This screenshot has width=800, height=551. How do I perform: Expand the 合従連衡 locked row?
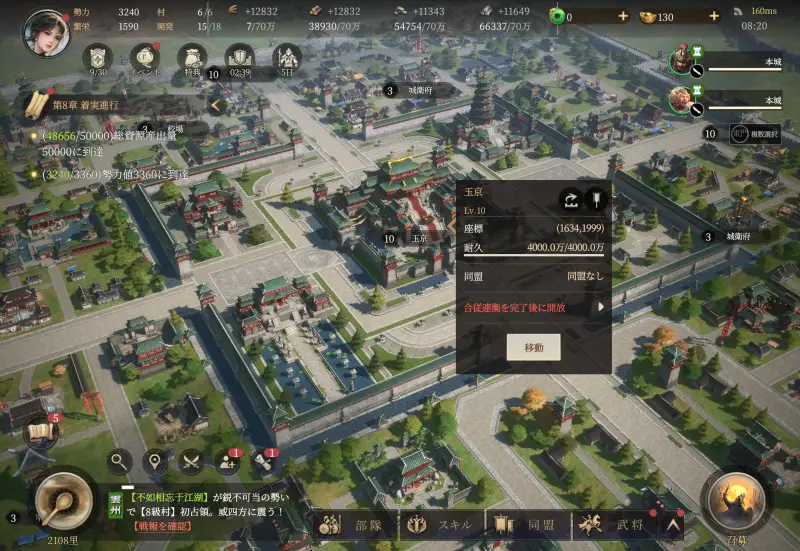[x=601, y=308]
